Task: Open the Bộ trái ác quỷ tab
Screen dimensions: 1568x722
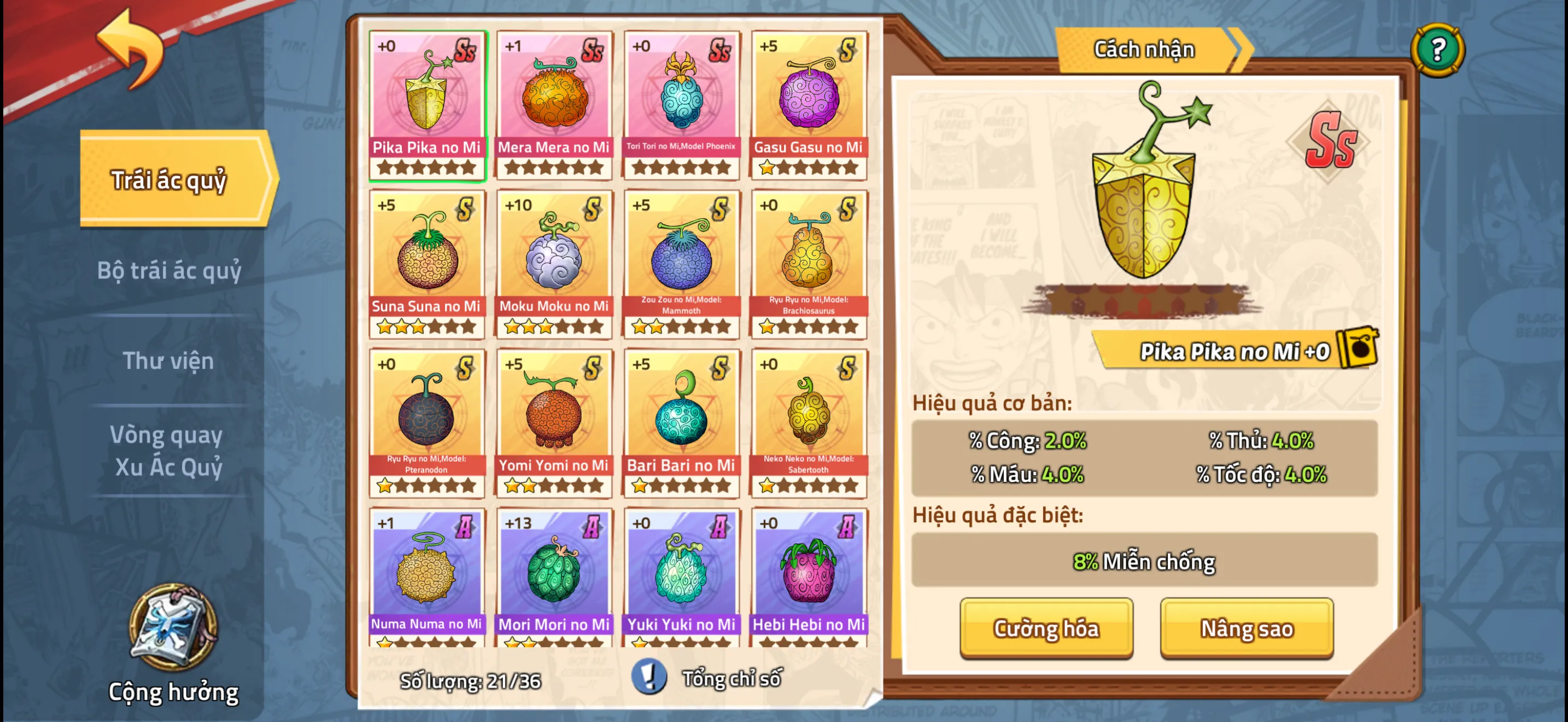Action: tap(169, 271)
